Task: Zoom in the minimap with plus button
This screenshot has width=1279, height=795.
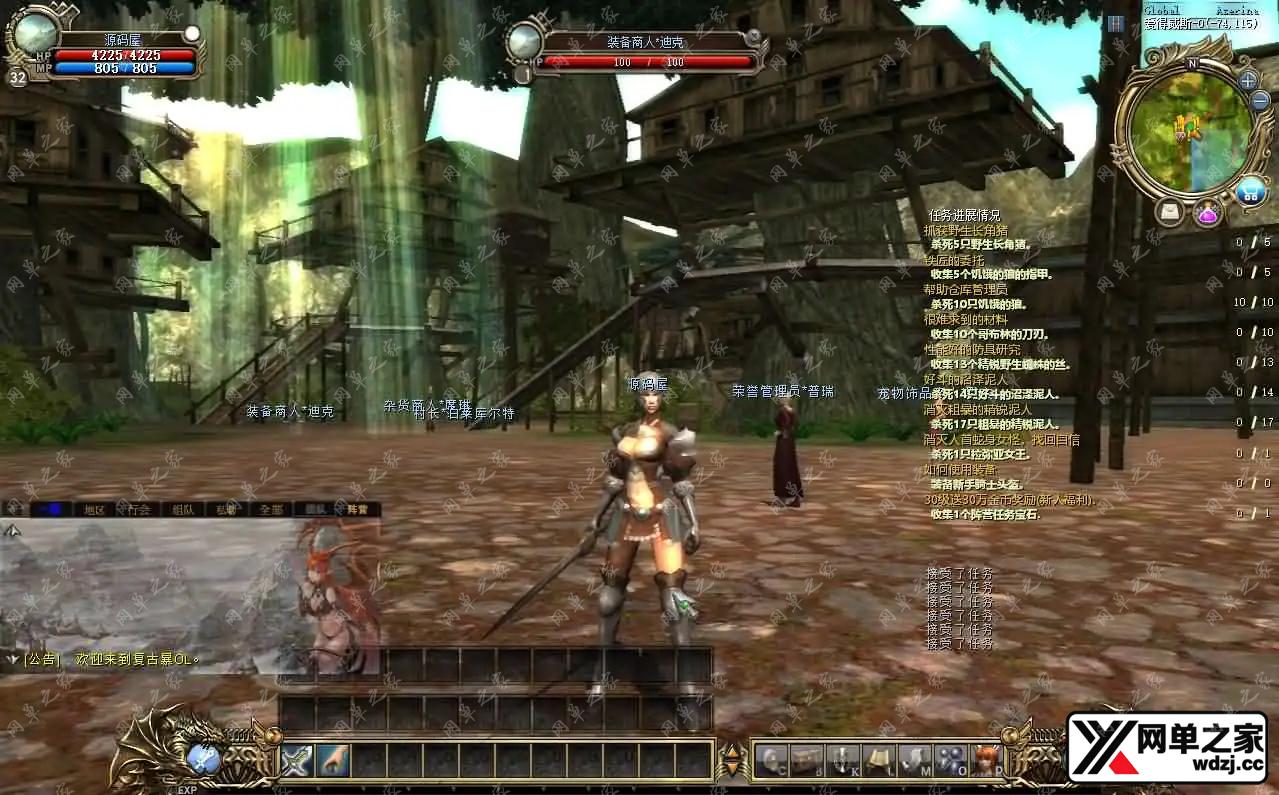Action: click(x=1248, y=80)
